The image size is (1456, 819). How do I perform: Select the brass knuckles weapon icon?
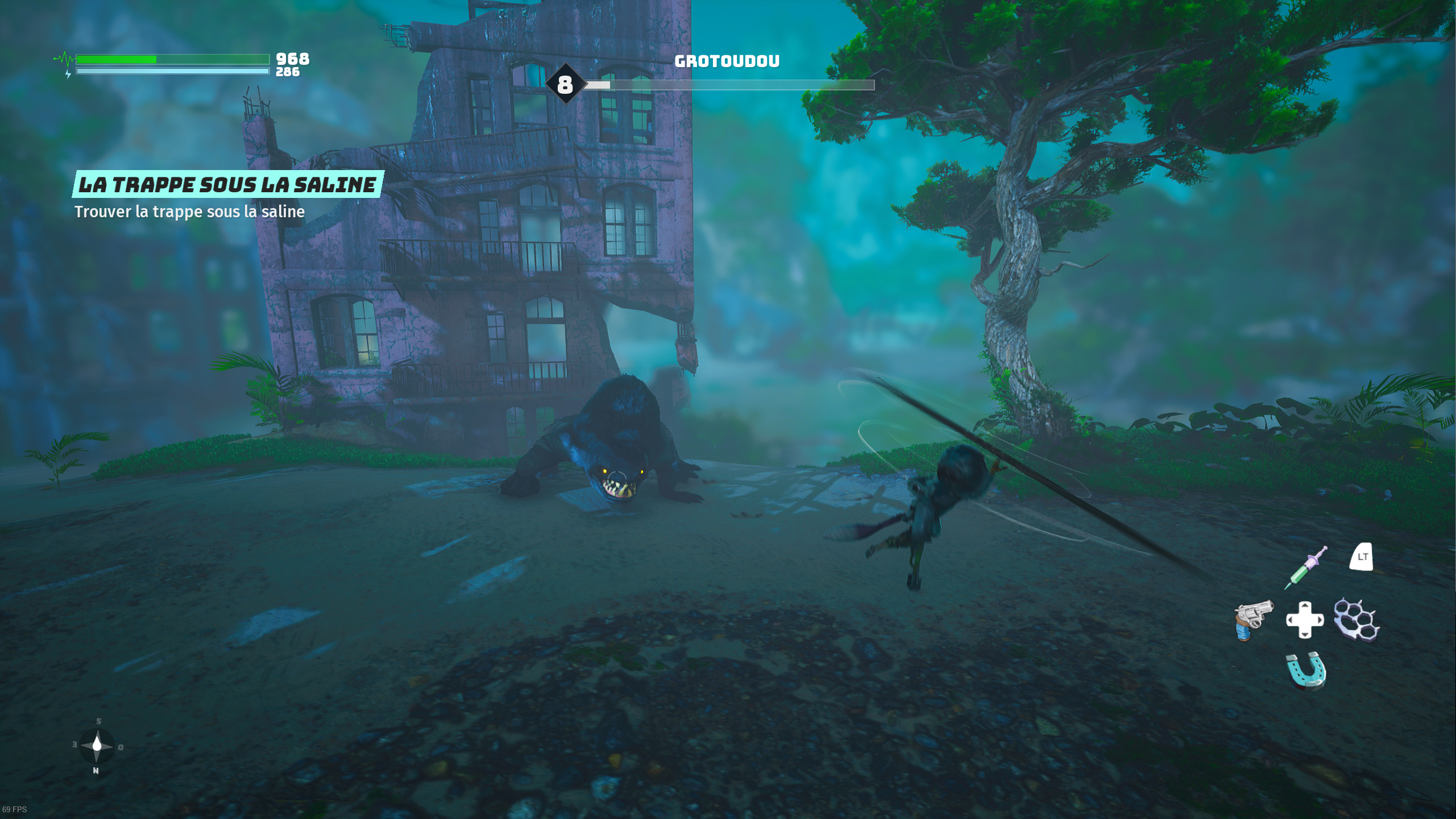(1357, 619)
